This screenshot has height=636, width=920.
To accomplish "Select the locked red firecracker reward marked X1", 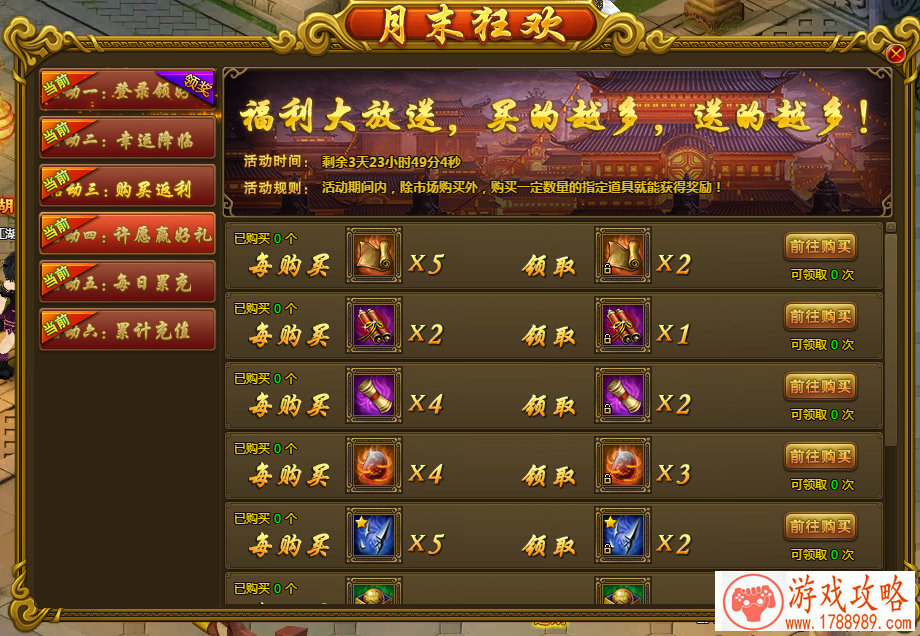I will coord(622,325).
